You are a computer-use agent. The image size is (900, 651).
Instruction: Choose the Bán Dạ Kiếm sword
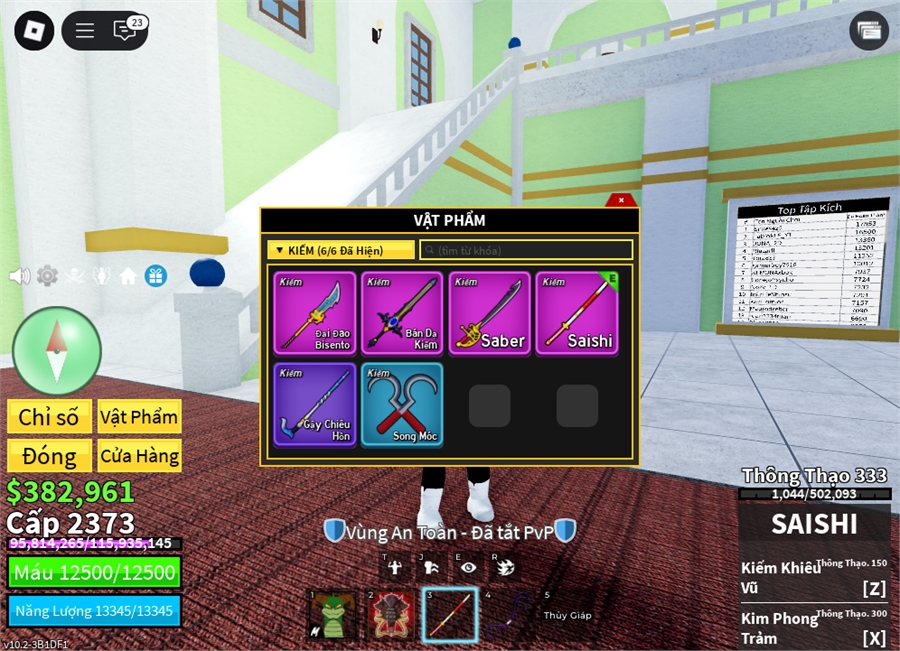point(402,313)
